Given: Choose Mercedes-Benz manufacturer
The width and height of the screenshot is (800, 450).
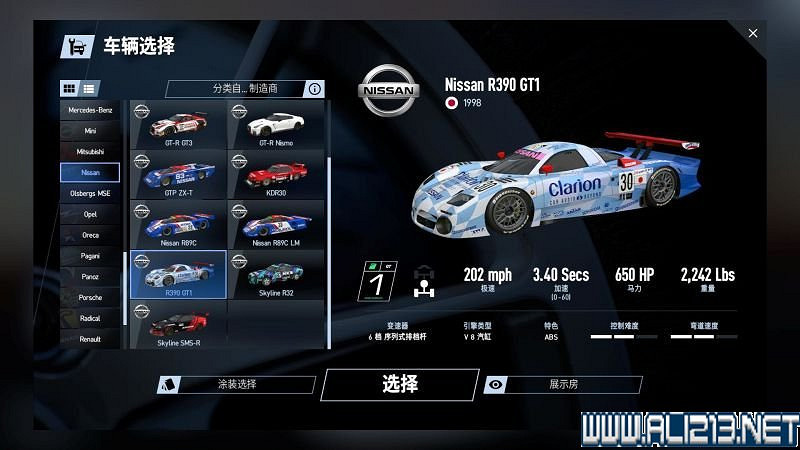Looking at the screenshot, I should (x=90, y=109).
